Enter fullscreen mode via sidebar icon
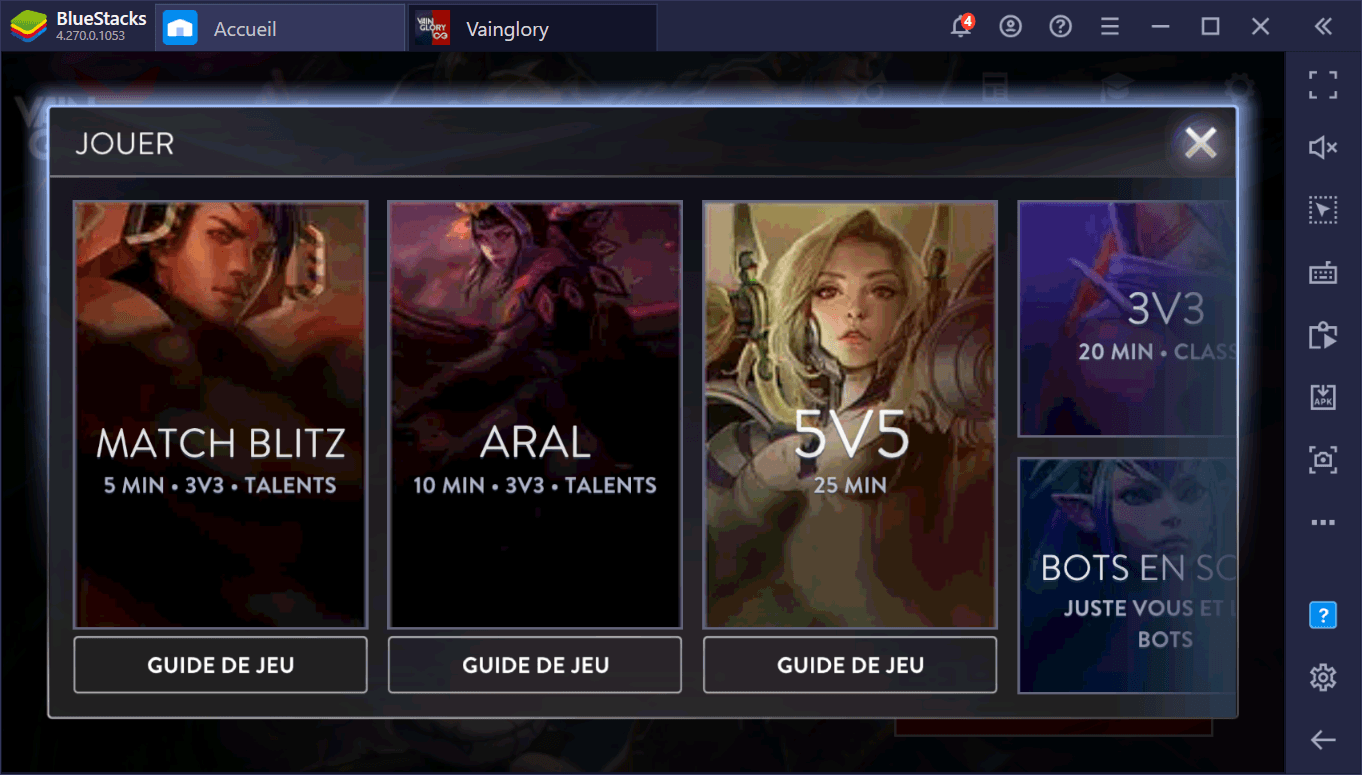The height and width of the screenshot is (775, 1362). click(x=1322, y=85)
